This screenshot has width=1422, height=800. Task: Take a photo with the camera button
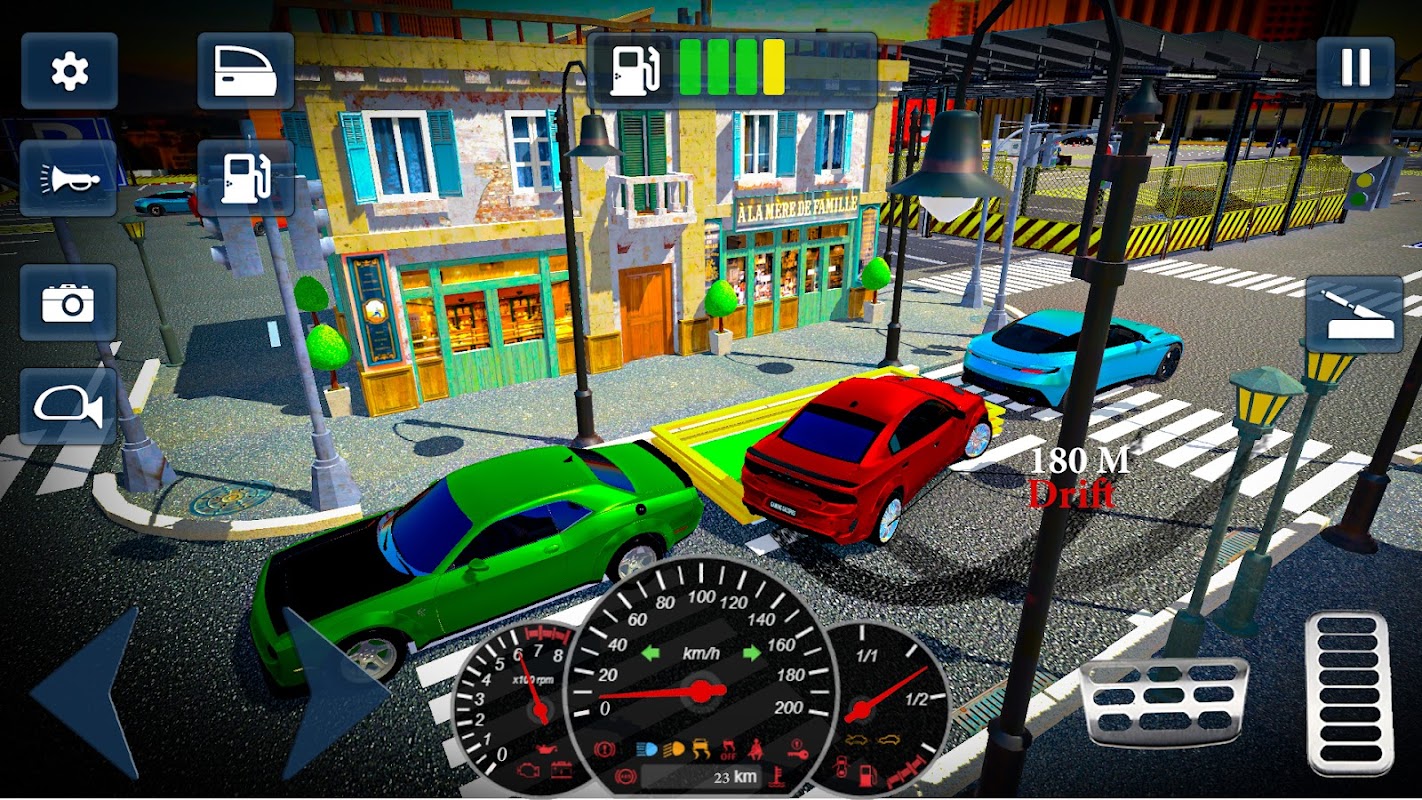68,302
